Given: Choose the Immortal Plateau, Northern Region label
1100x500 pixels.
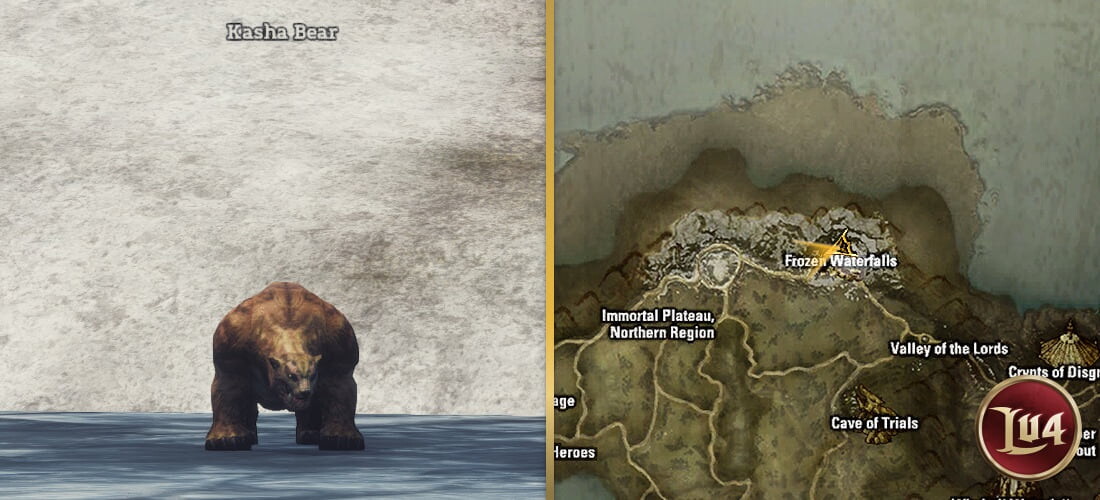Looking at the screenshot, I should pos(657,324).
